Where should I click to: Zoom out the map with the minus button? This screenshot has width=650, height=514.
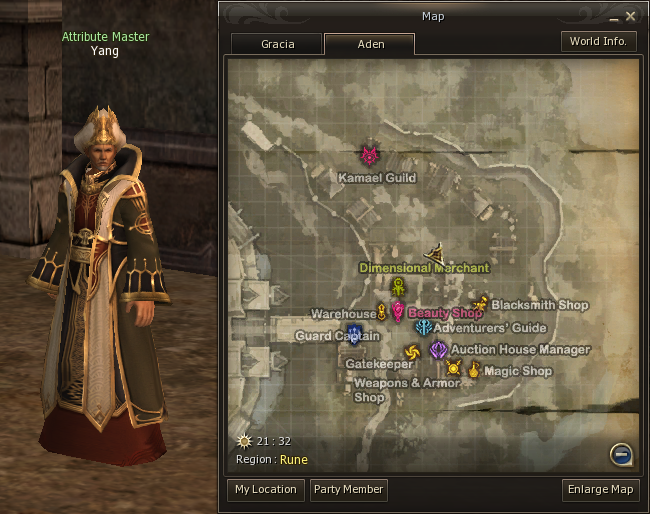click(x=621, y=455)
